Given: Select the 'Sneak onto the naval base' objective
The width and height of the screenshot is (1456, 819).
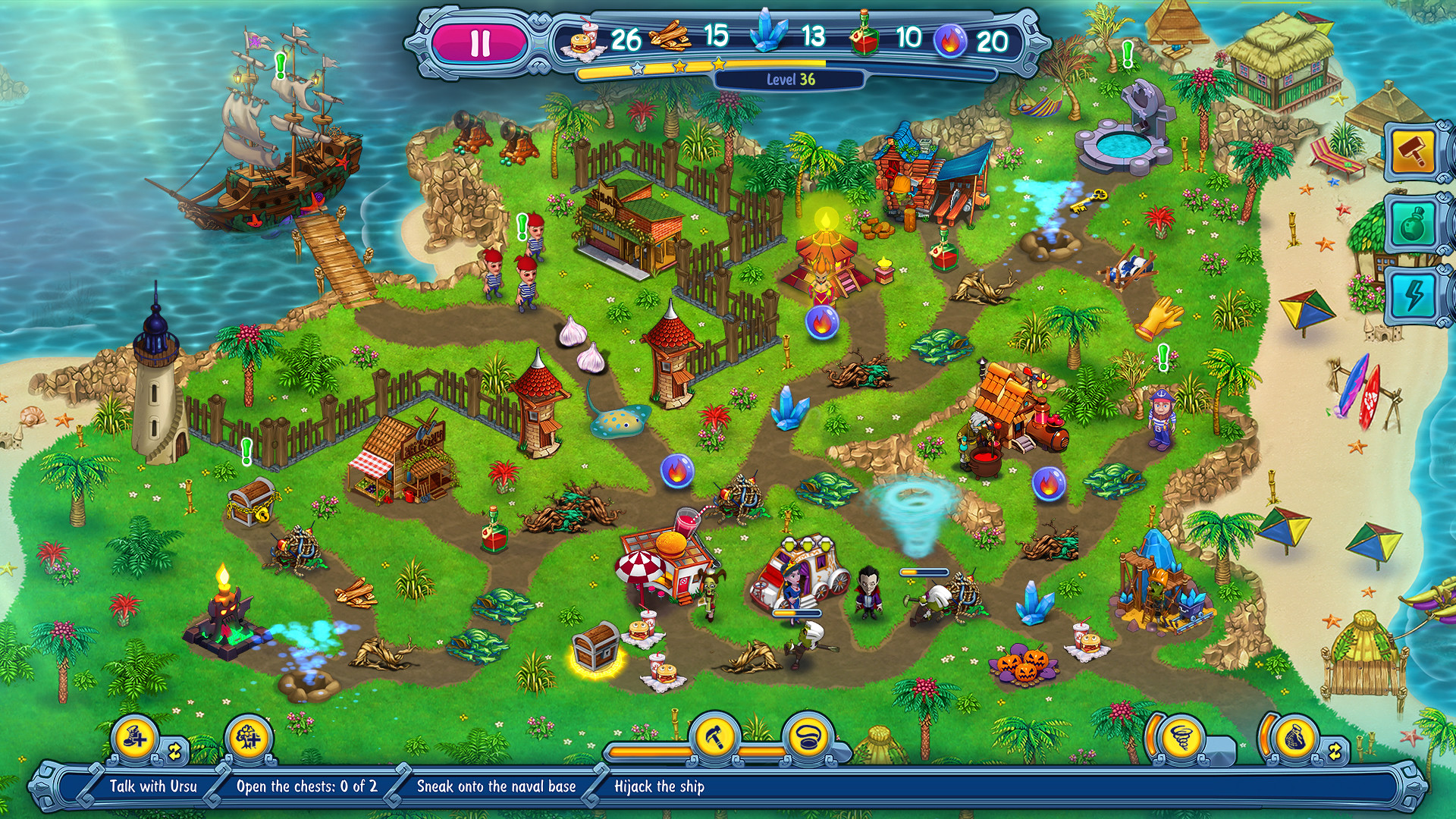Looking at the screenshot, I should pos(496,786).
